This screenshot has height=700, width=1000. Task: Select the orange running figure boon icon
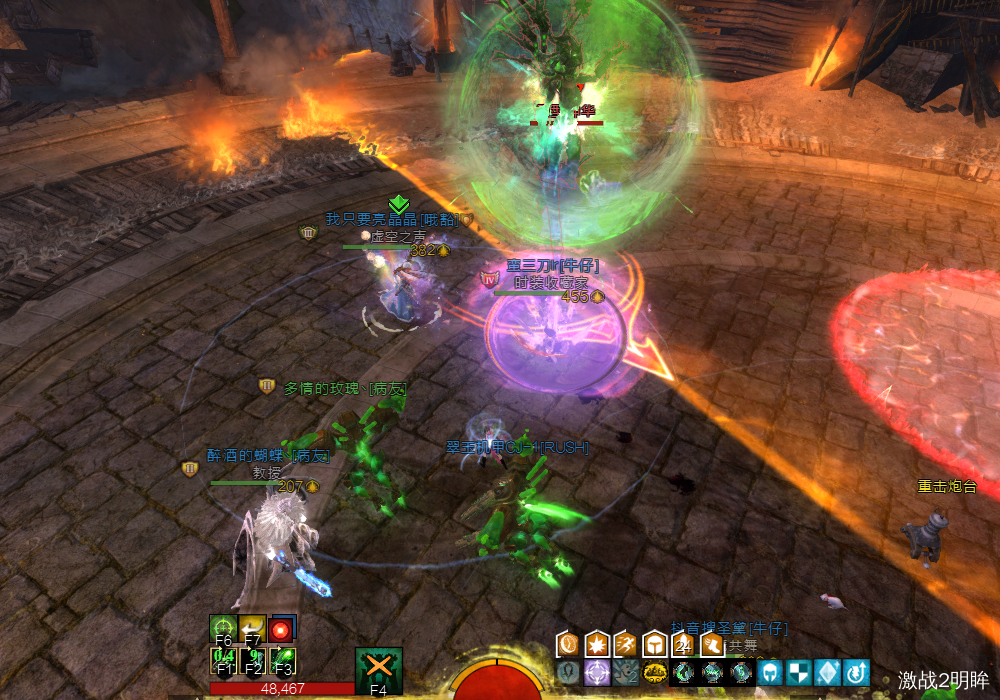tap(625, 643)
